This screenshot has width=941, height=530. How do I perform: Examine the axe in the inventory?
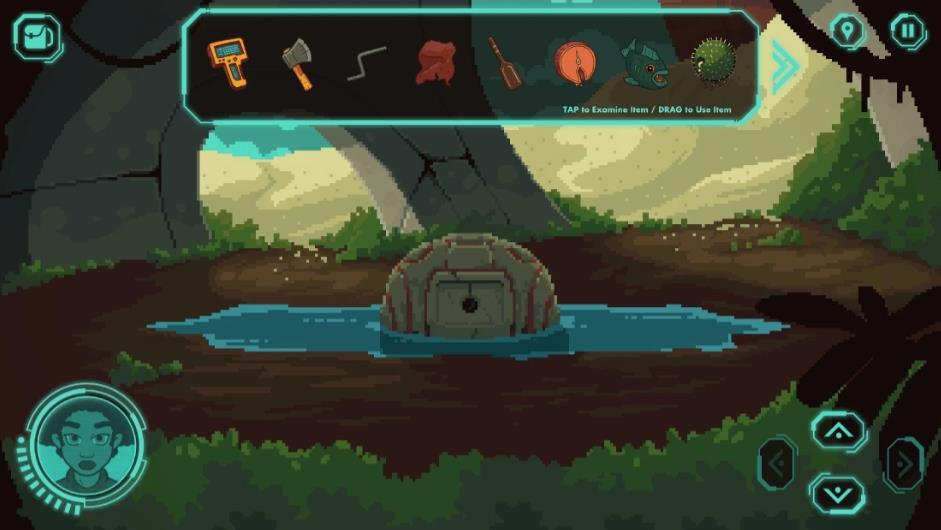pyautogui.click(x=297, y=63)
